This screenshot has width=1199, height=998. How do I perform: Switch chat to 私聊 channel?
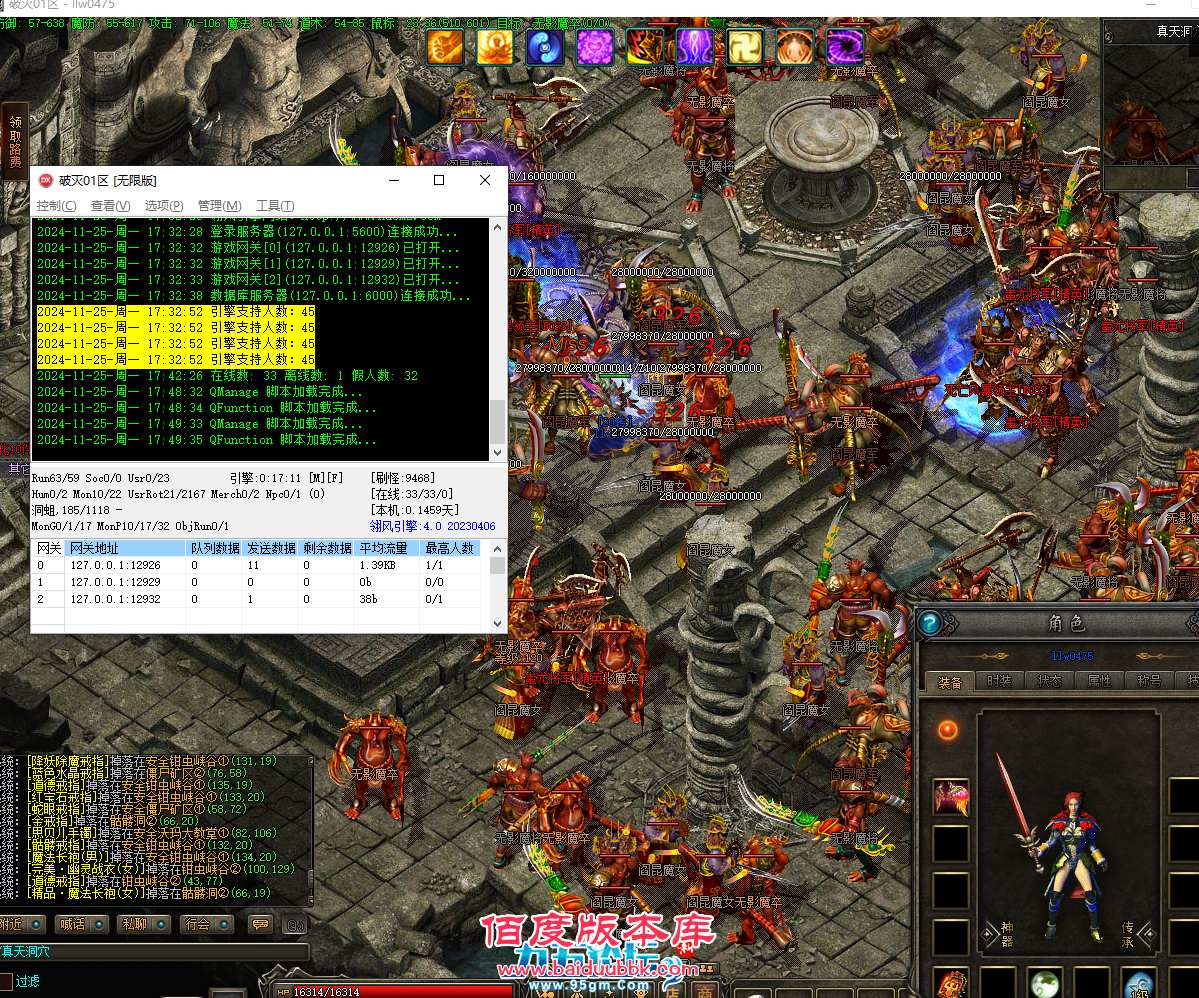[x=134, y=924]
